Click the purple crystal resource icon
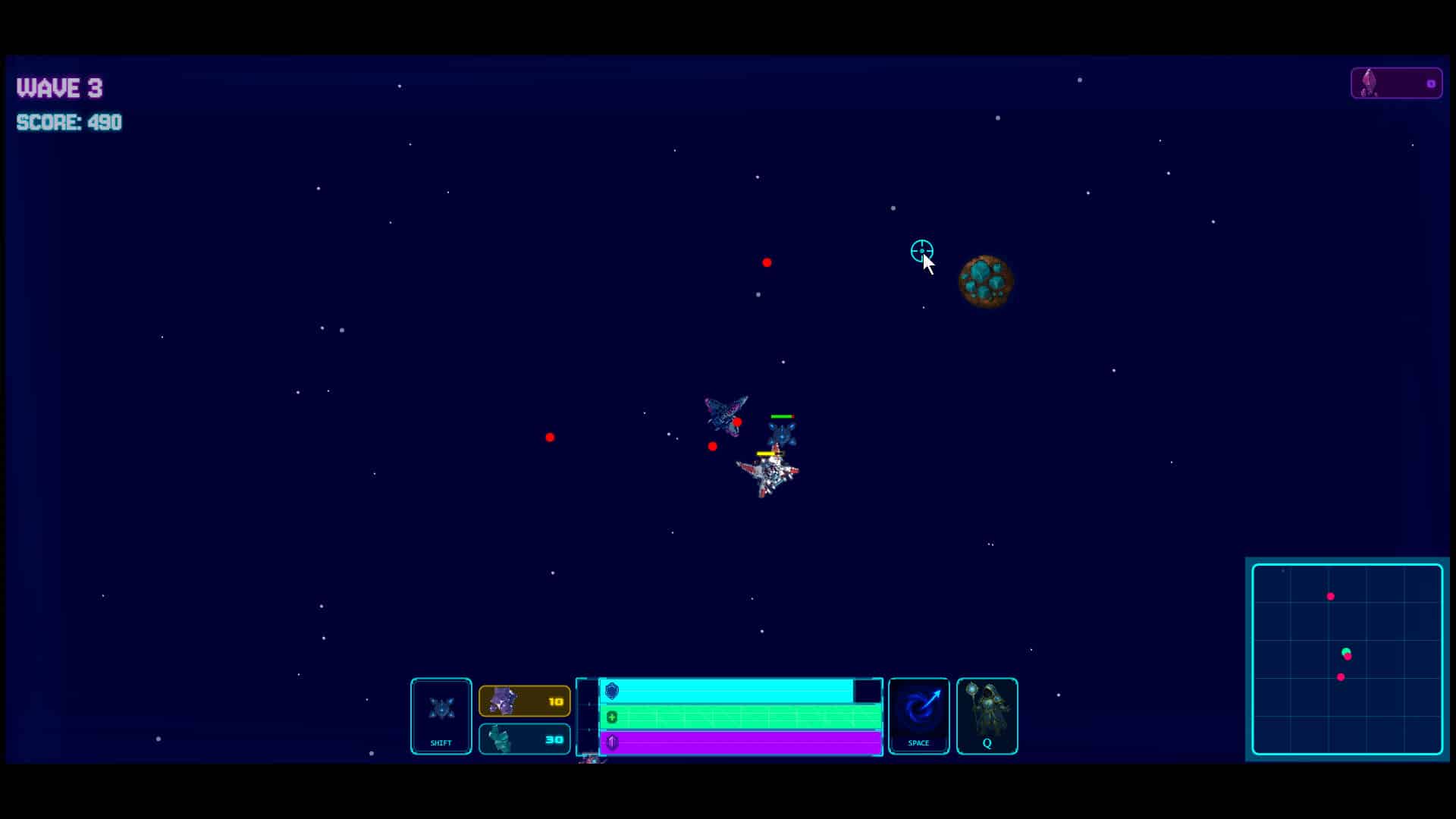 point(501,699)
